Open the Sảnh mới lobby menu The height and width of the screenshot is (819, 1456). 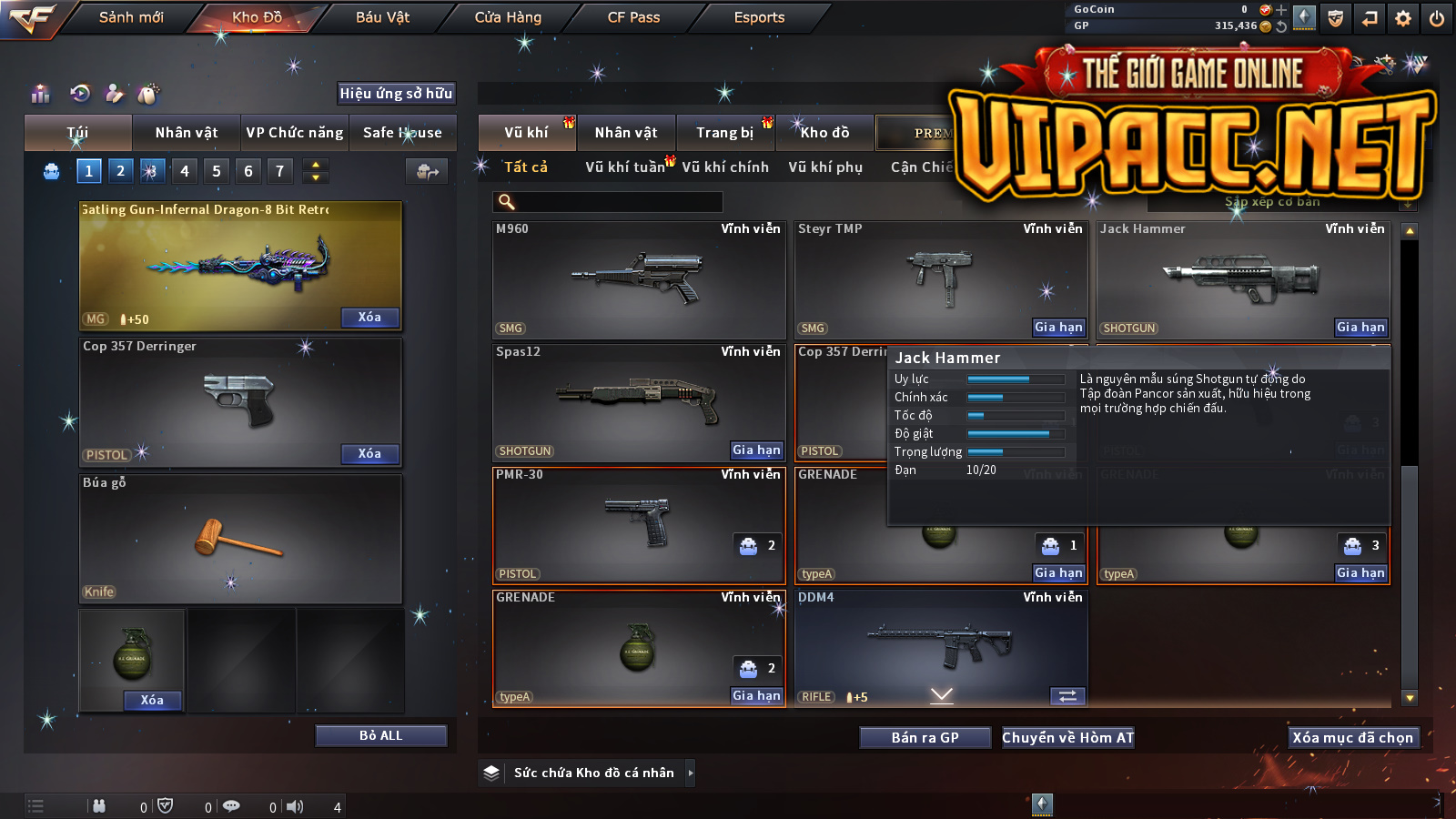pyautogui.click(x=131, y=17)
